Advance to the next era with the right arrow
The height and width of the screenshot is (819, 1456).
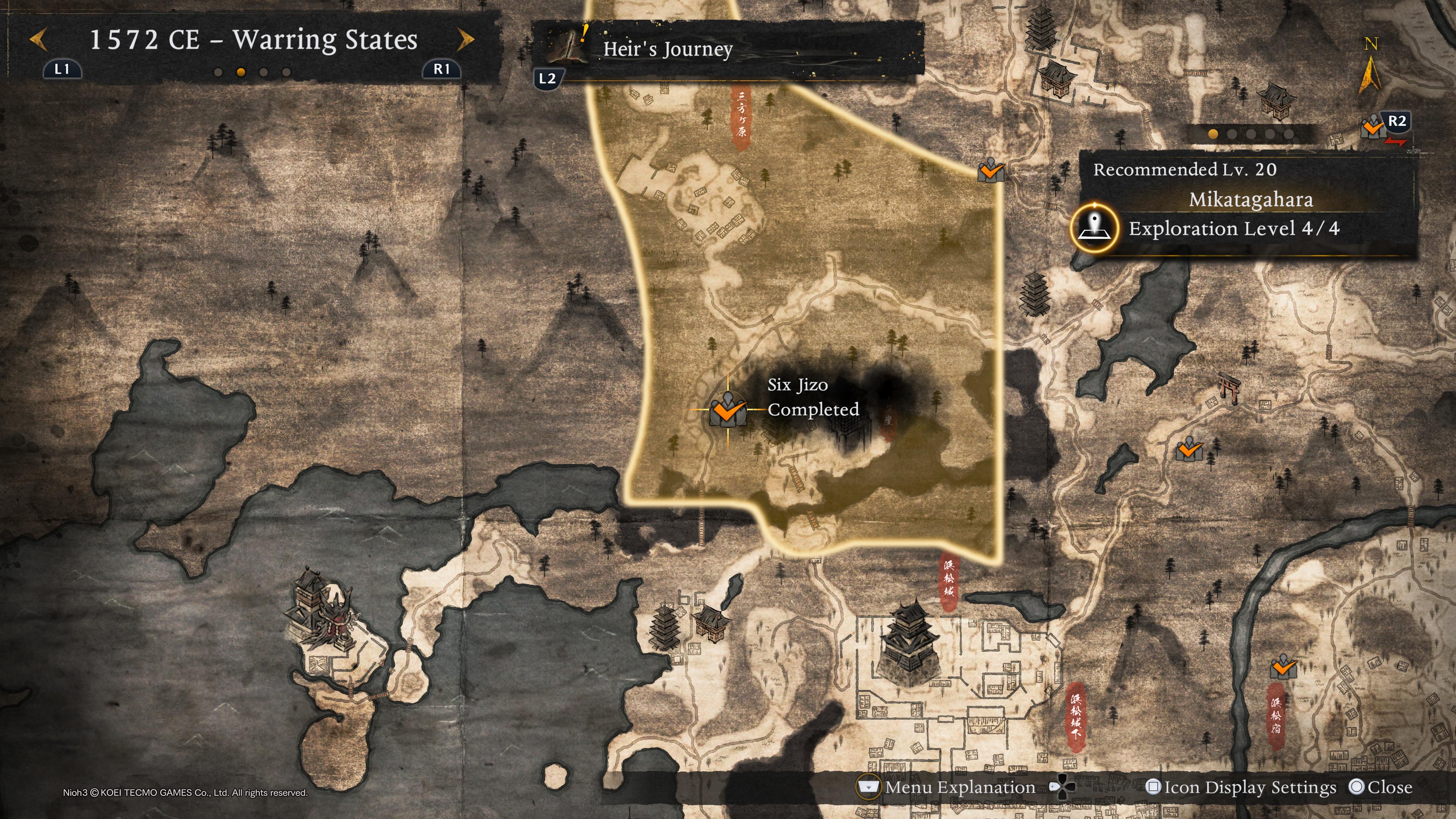pyautogui.click(x=466, y=40)
